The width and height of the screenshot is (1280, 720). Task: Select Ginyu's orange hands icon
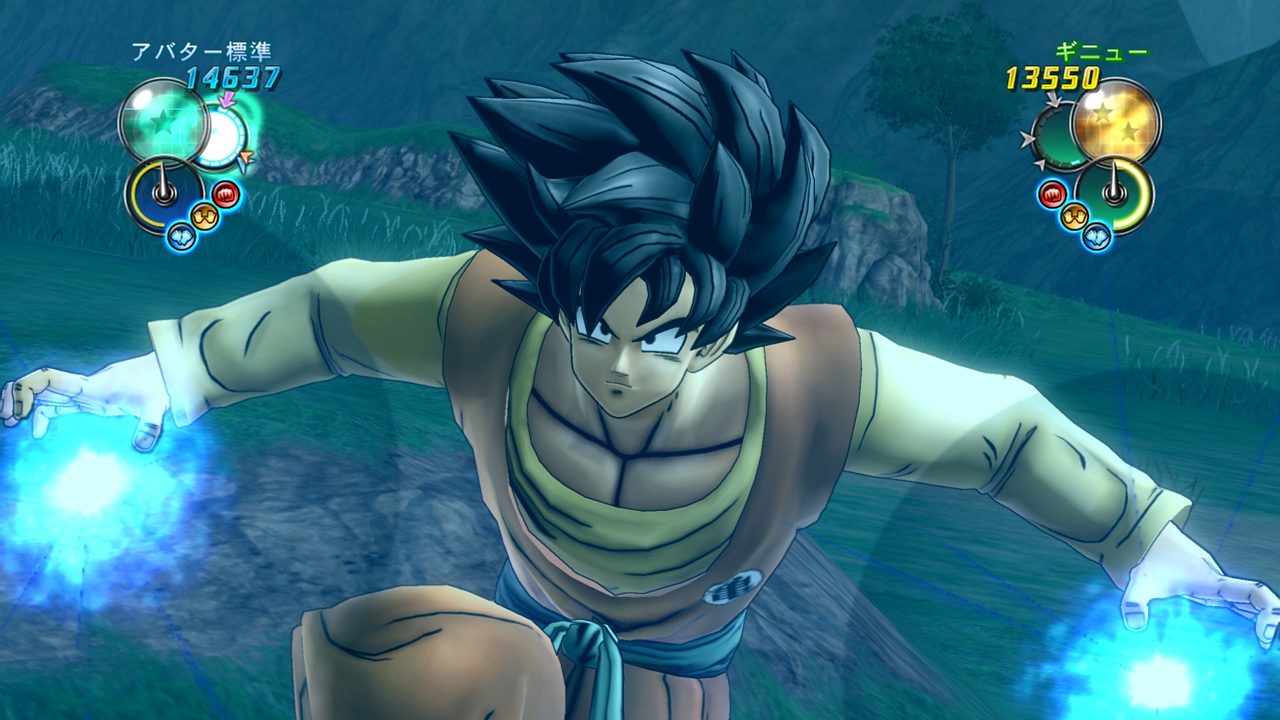(x=1073, y=214)
